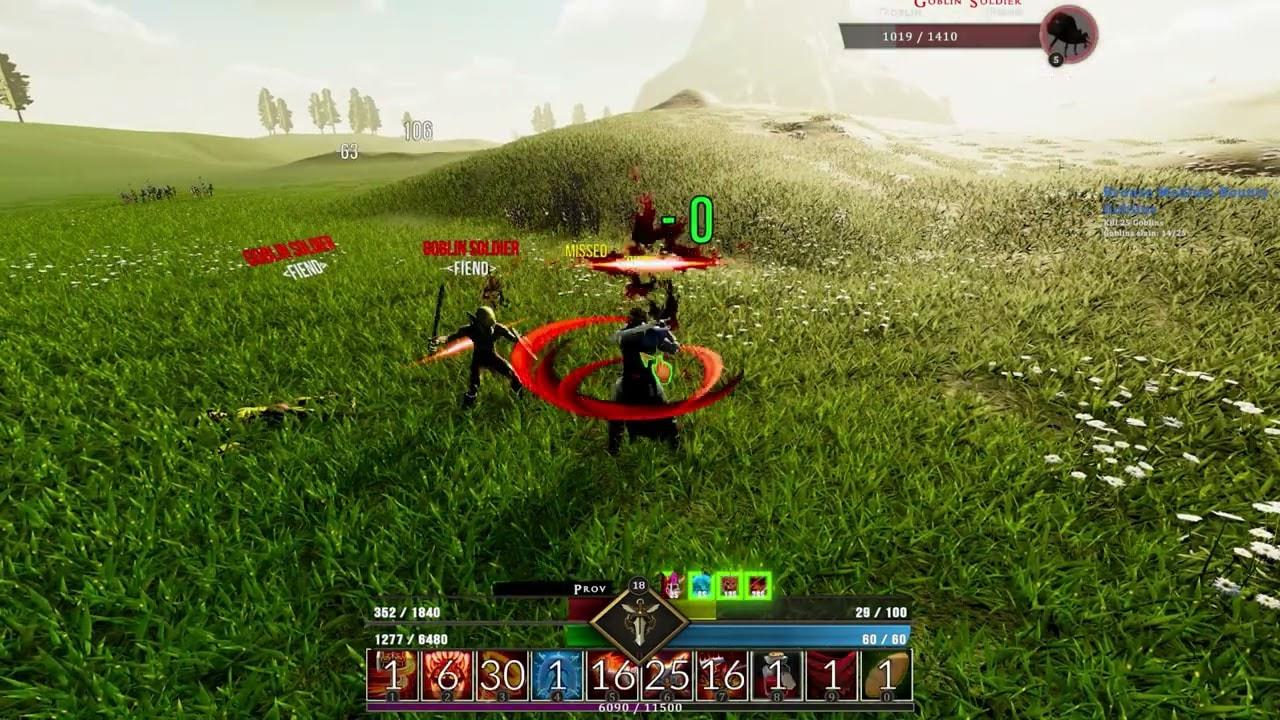The height and width of the screenshot is (720, 1280).
Task: Cast the blue shield ability in slot 4
Action: (557, 676)
